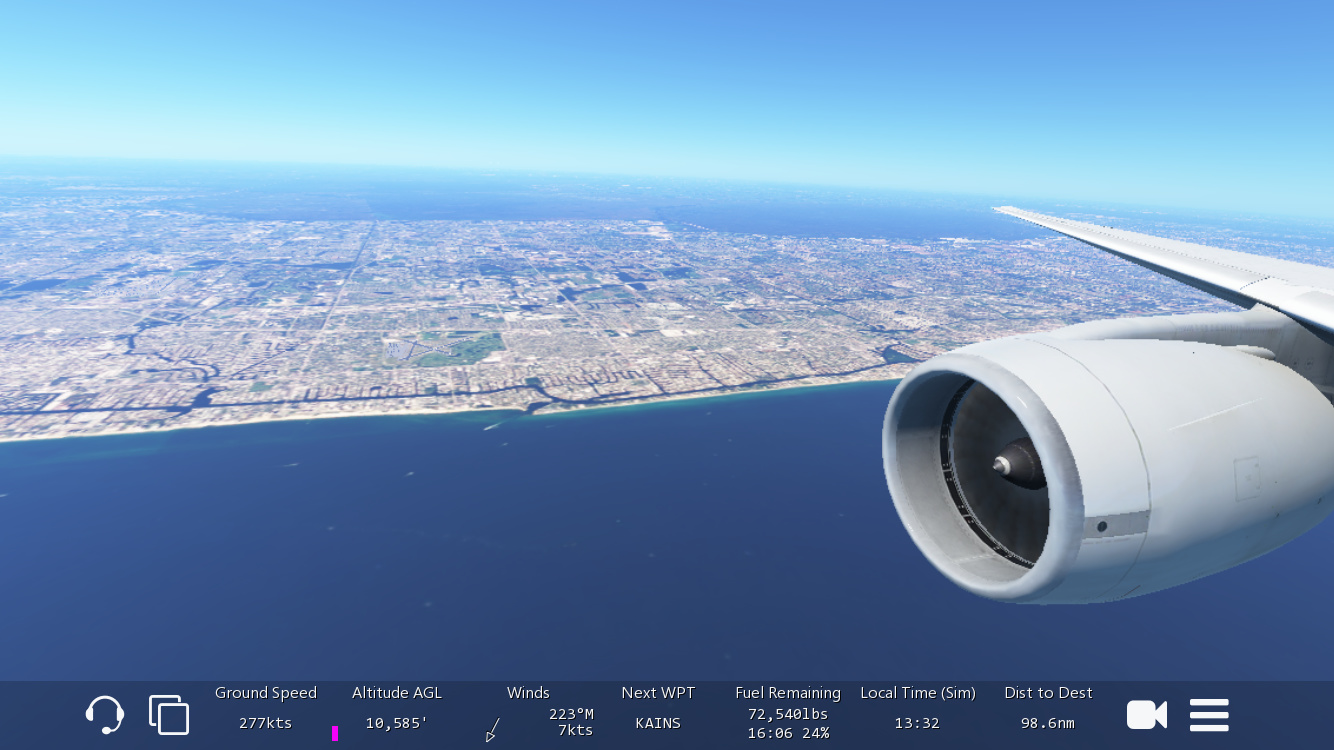Screen dimensions: 1334x750
Task: Open the hamburger main menu
Action: [x=1209, y=715]
